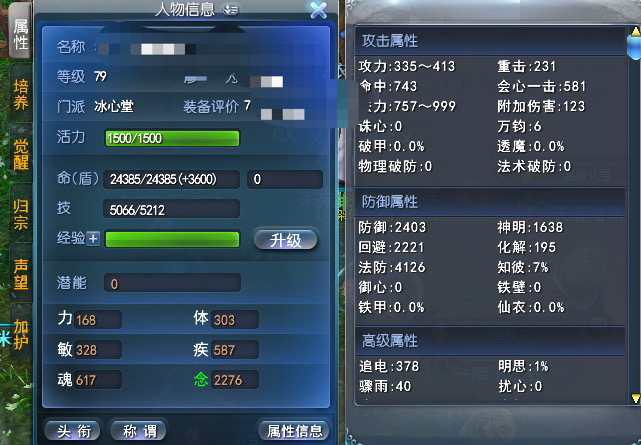Click the arrows icon beside the 人物信息 title
The height and width of the screenshot is (445, 641).
coord(232,10)
